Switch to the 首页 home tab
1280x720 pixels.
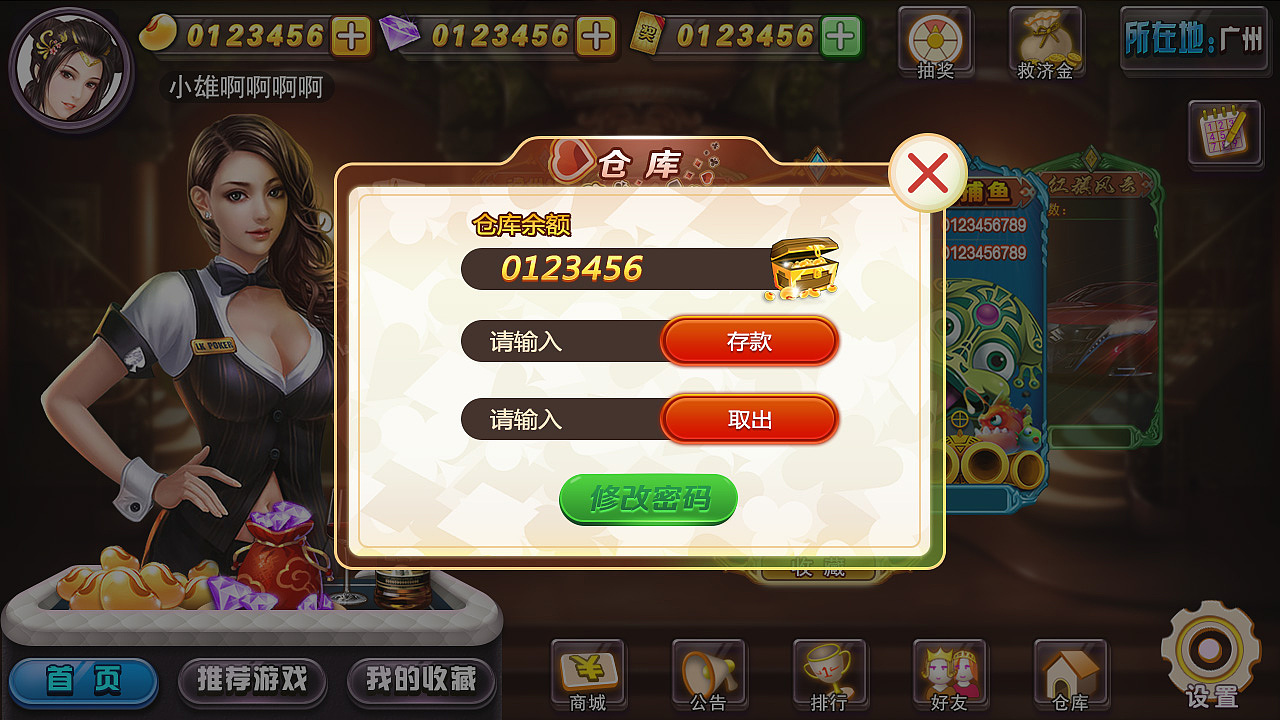(x=83, y=677)
